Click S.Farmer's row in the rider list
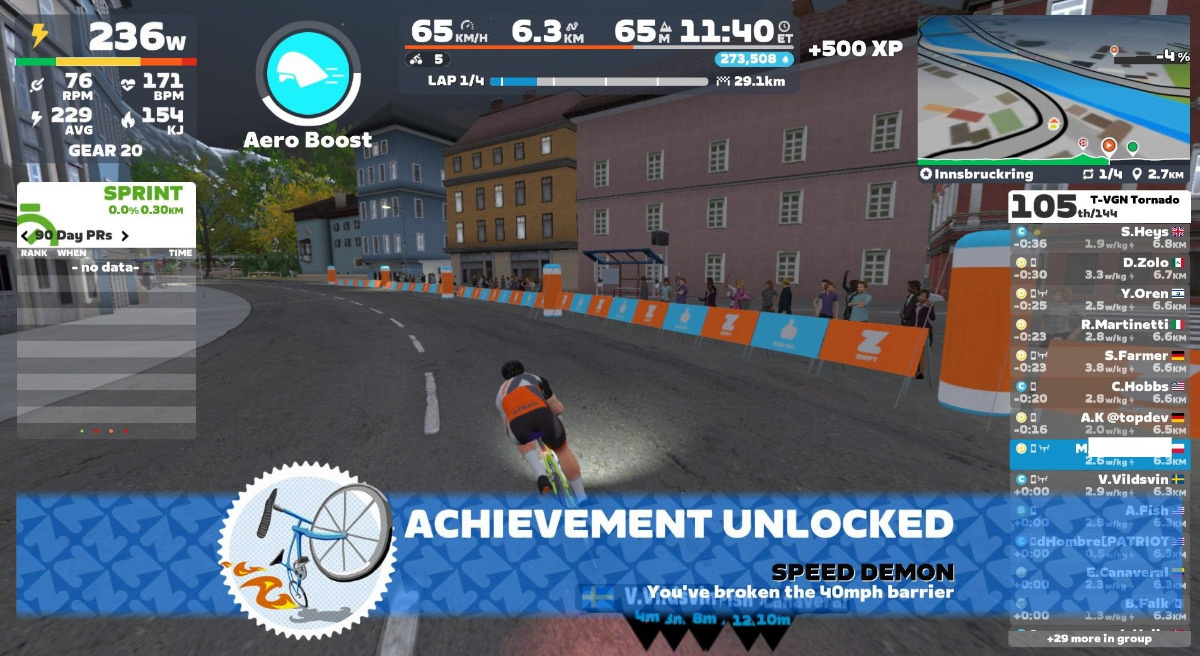 [1099, 361]
